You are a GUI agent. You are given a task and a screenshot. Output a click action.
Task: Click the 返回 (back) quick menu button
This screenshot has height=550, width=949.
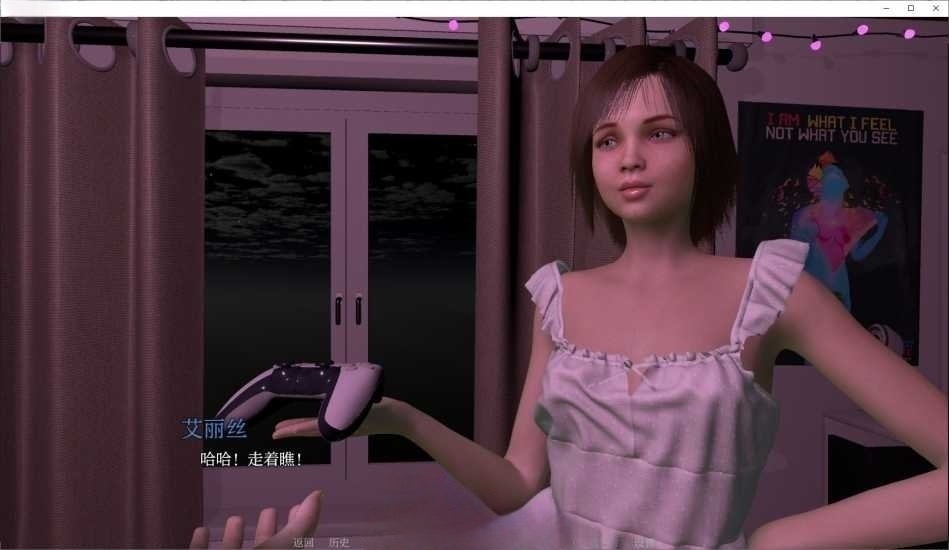(303, 543)
